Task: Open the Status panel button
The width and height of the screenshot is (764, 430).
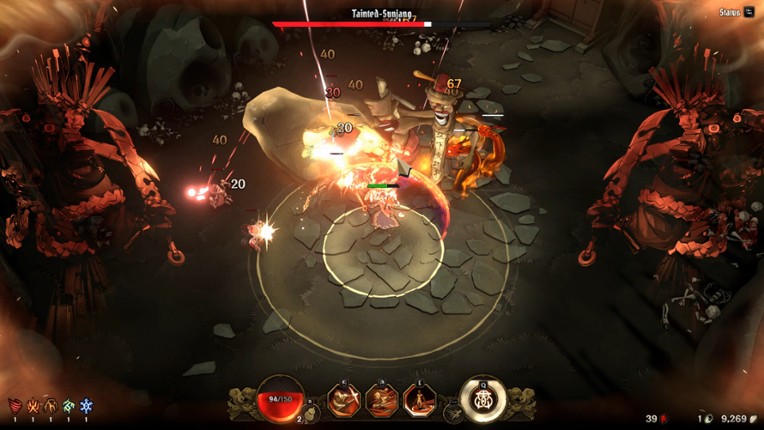Action: (736, 12)
